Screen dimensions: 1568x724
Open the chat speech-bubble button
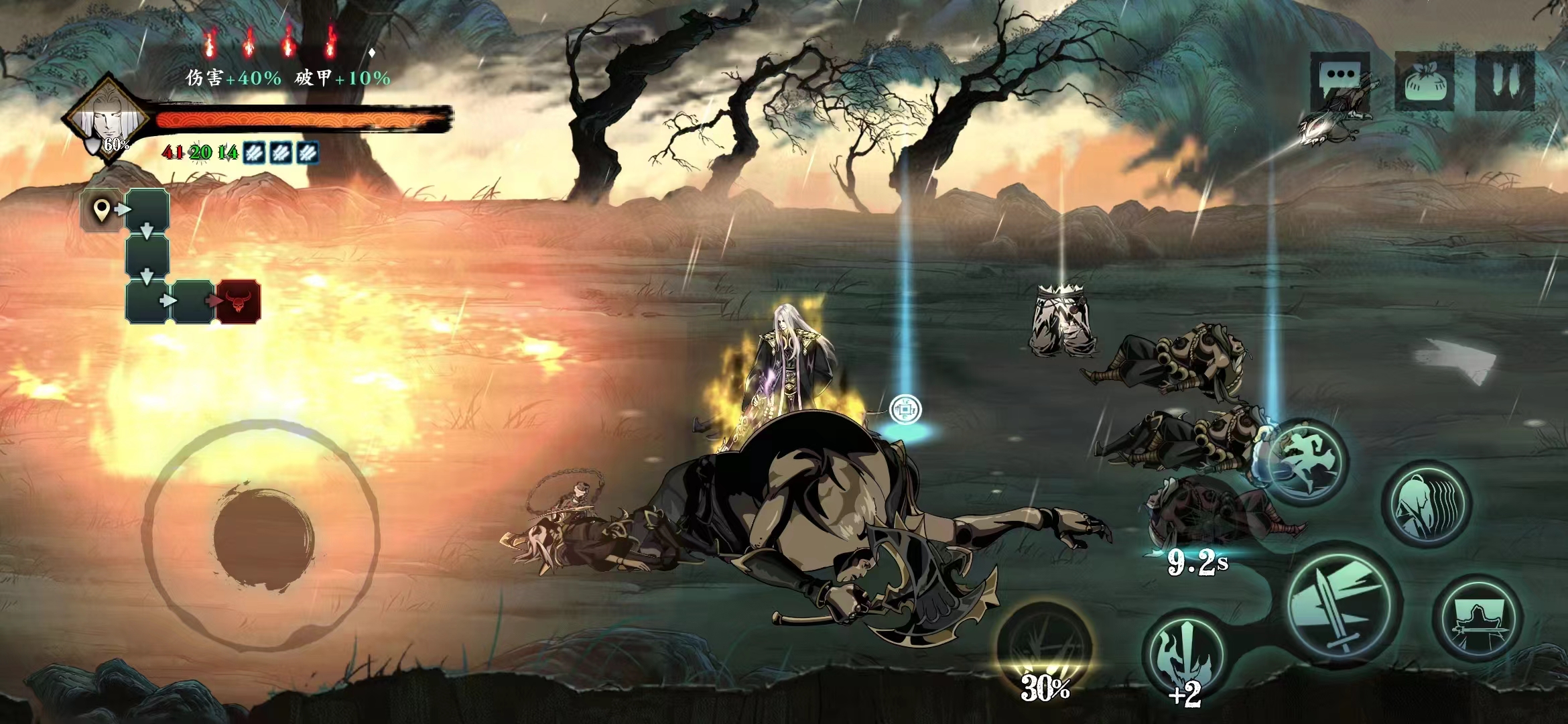[1340, 80]
